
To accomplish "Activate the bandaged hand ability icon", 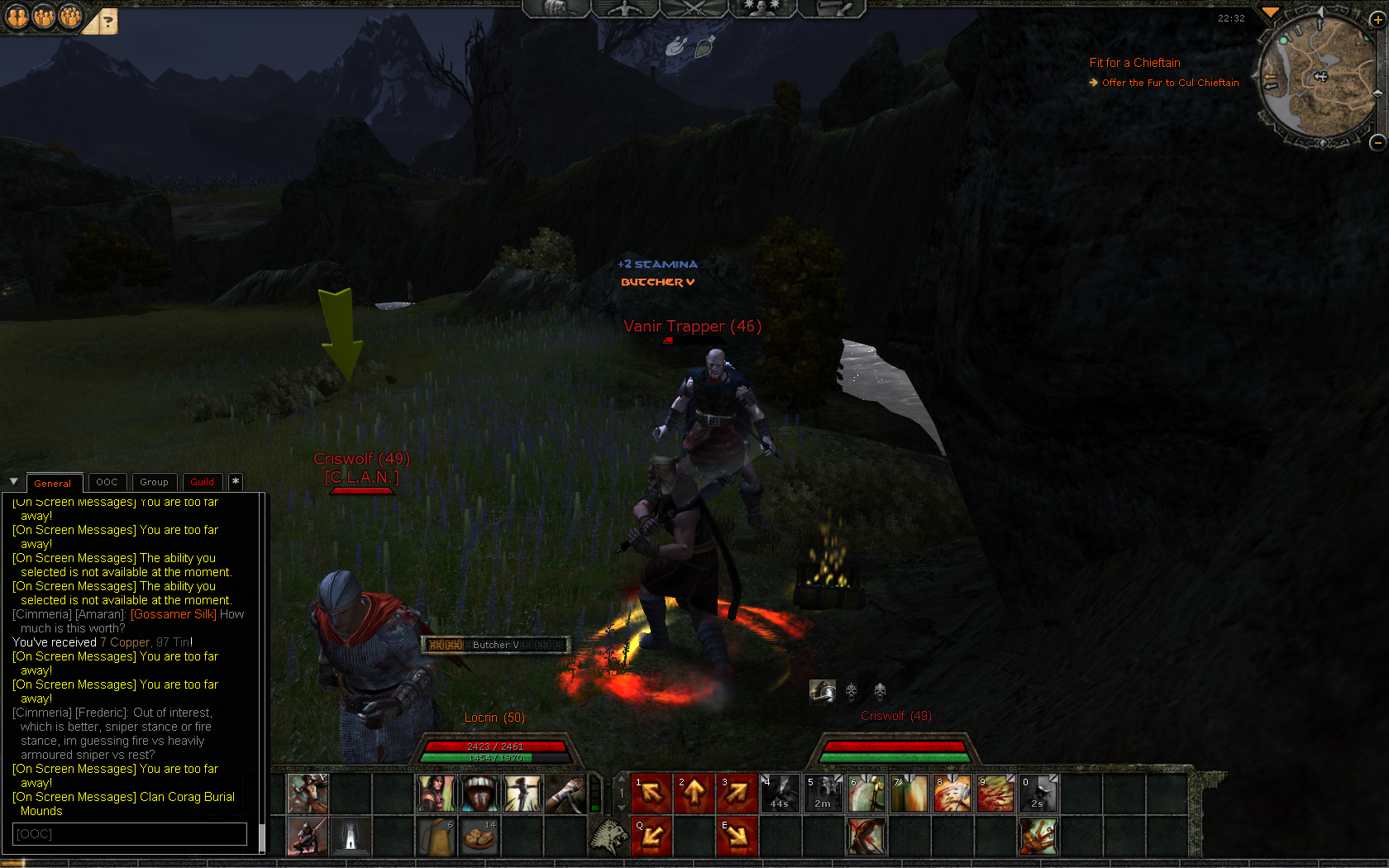I will [565, 794].
